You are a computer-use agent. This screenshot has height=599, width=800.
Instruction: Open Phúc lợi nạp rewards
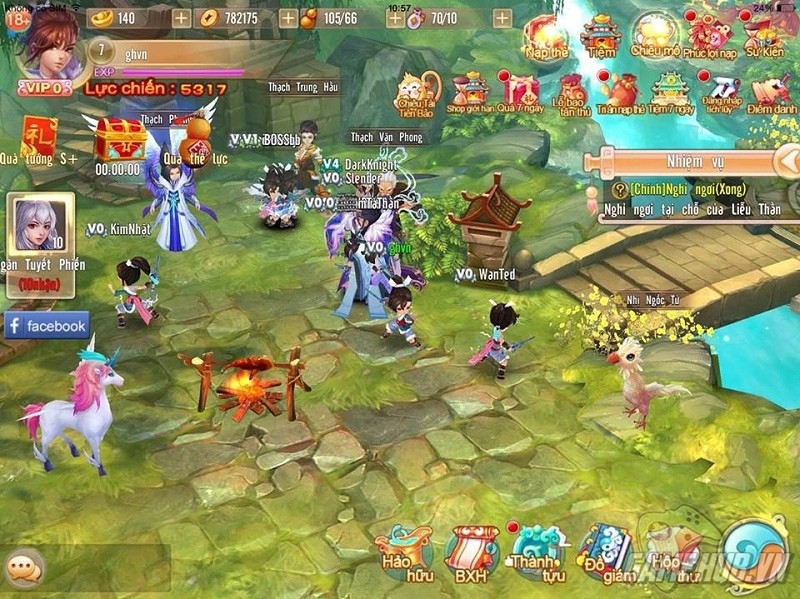pos(709,35)
